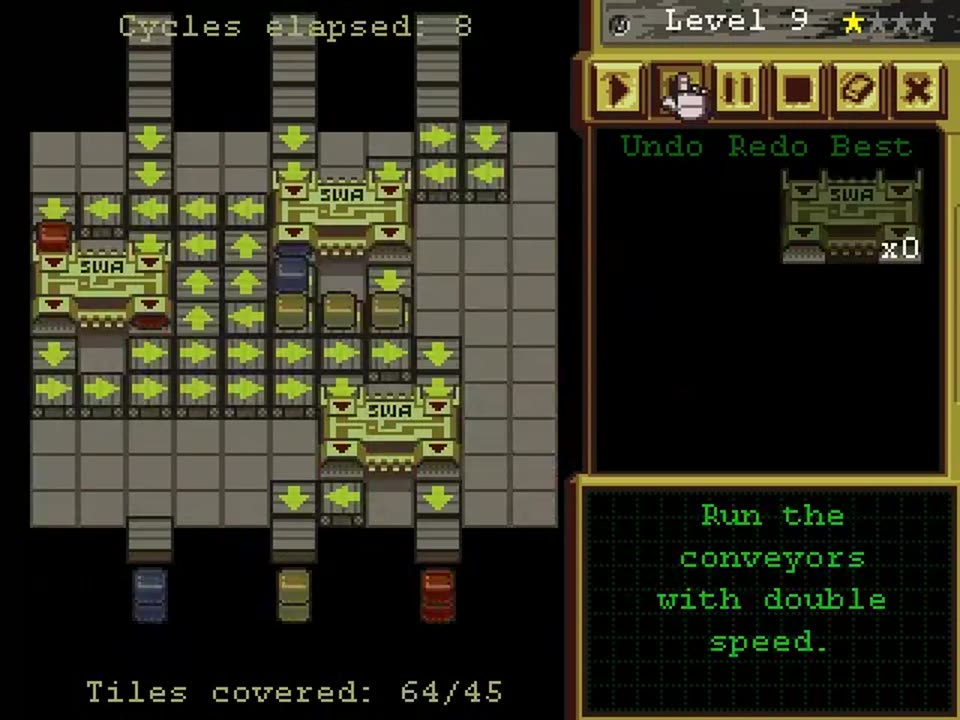Activate the double speed button

click(679, 90)
